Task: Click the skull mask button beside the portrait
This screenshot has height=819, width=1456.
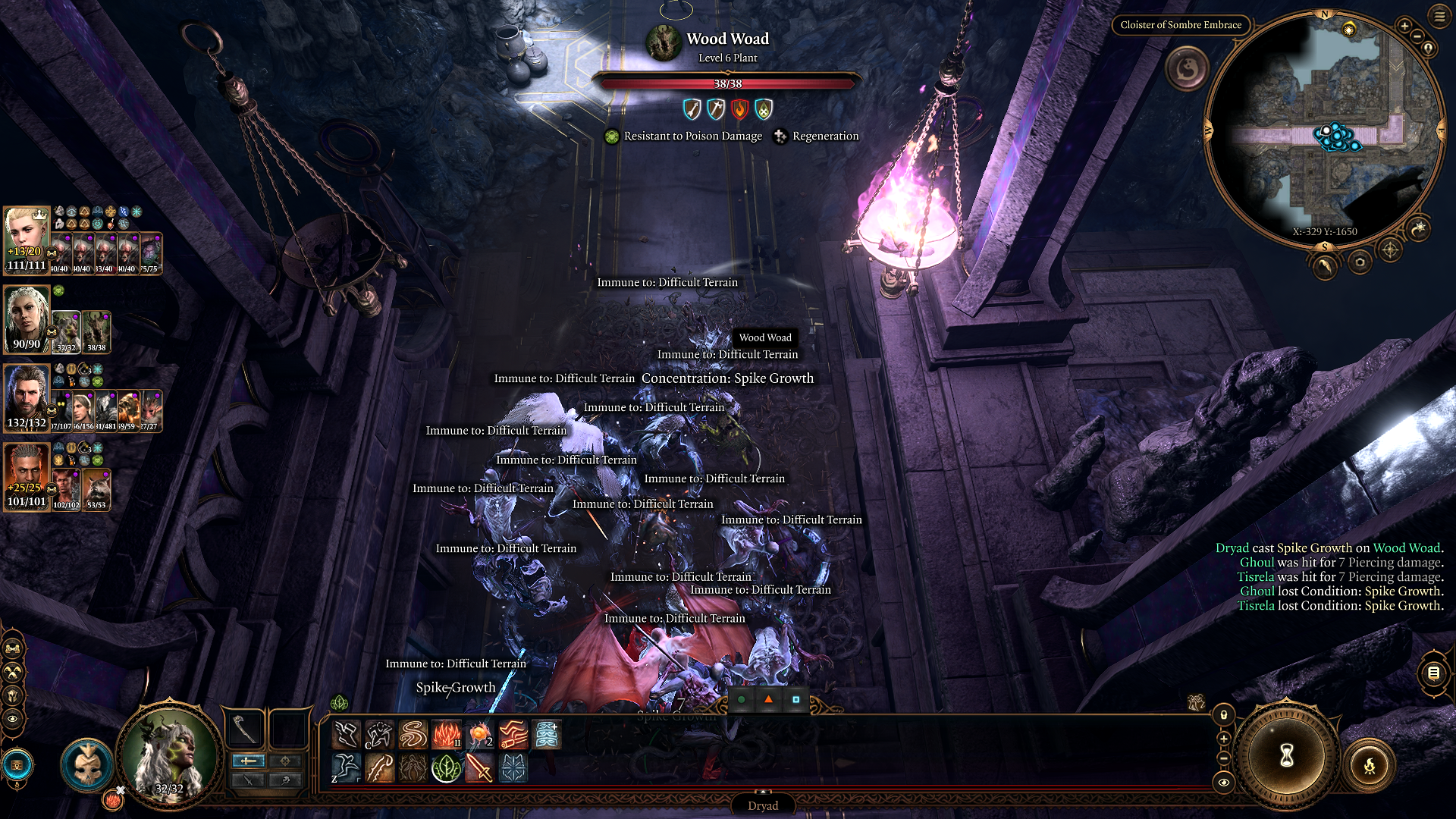Action: (86, 766)
